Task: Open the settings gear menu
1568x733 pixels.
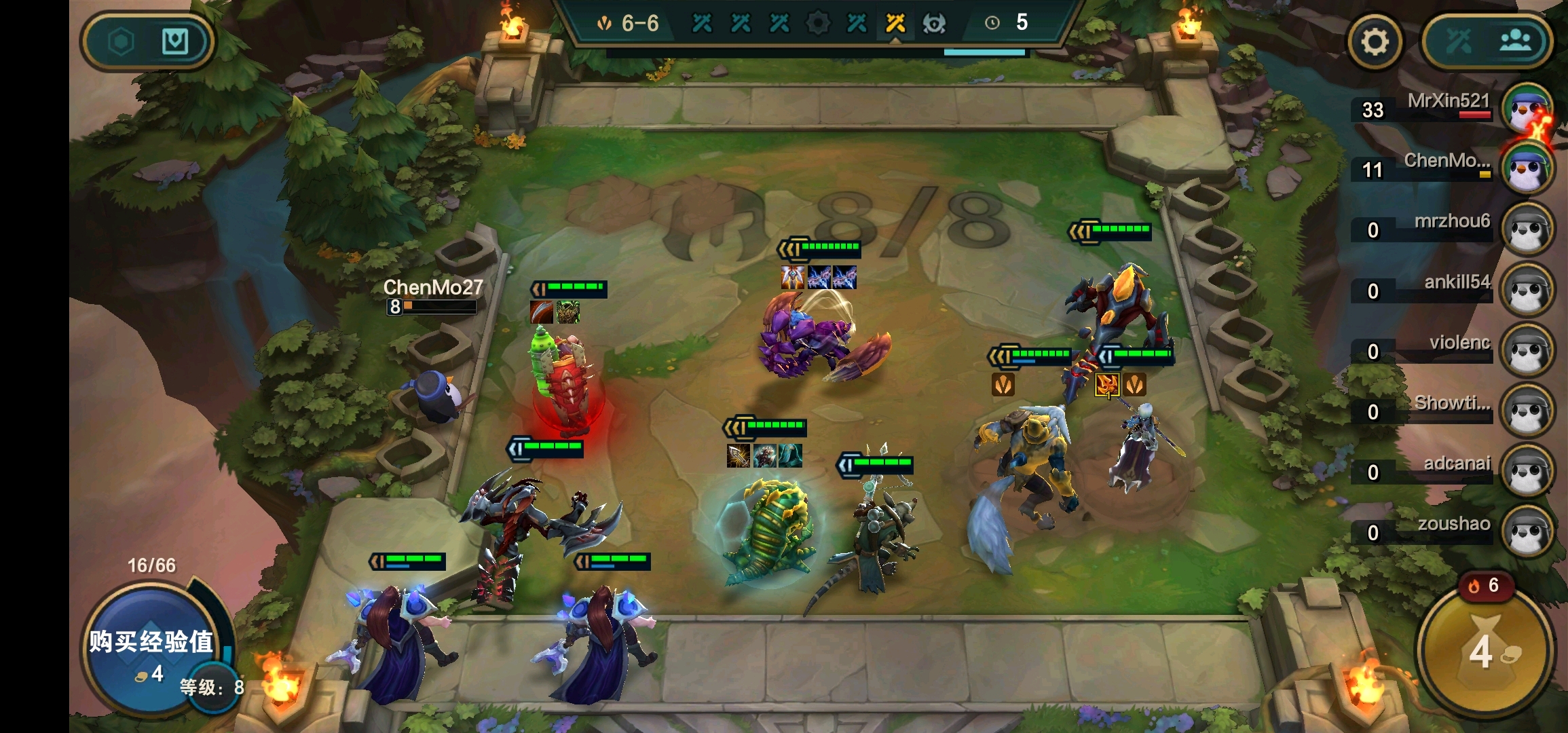Action: 1375,42
